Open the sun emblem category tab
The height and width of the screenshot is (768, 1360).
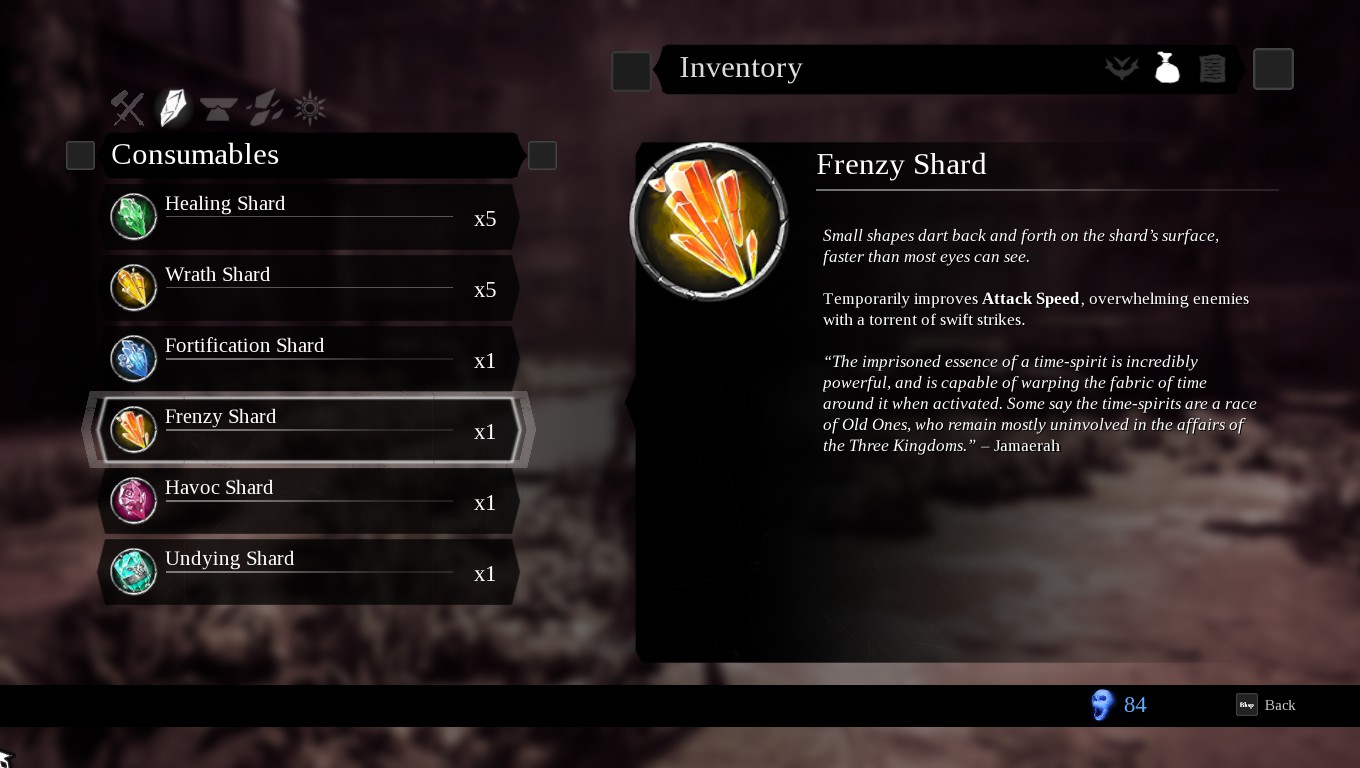point(310,108)
